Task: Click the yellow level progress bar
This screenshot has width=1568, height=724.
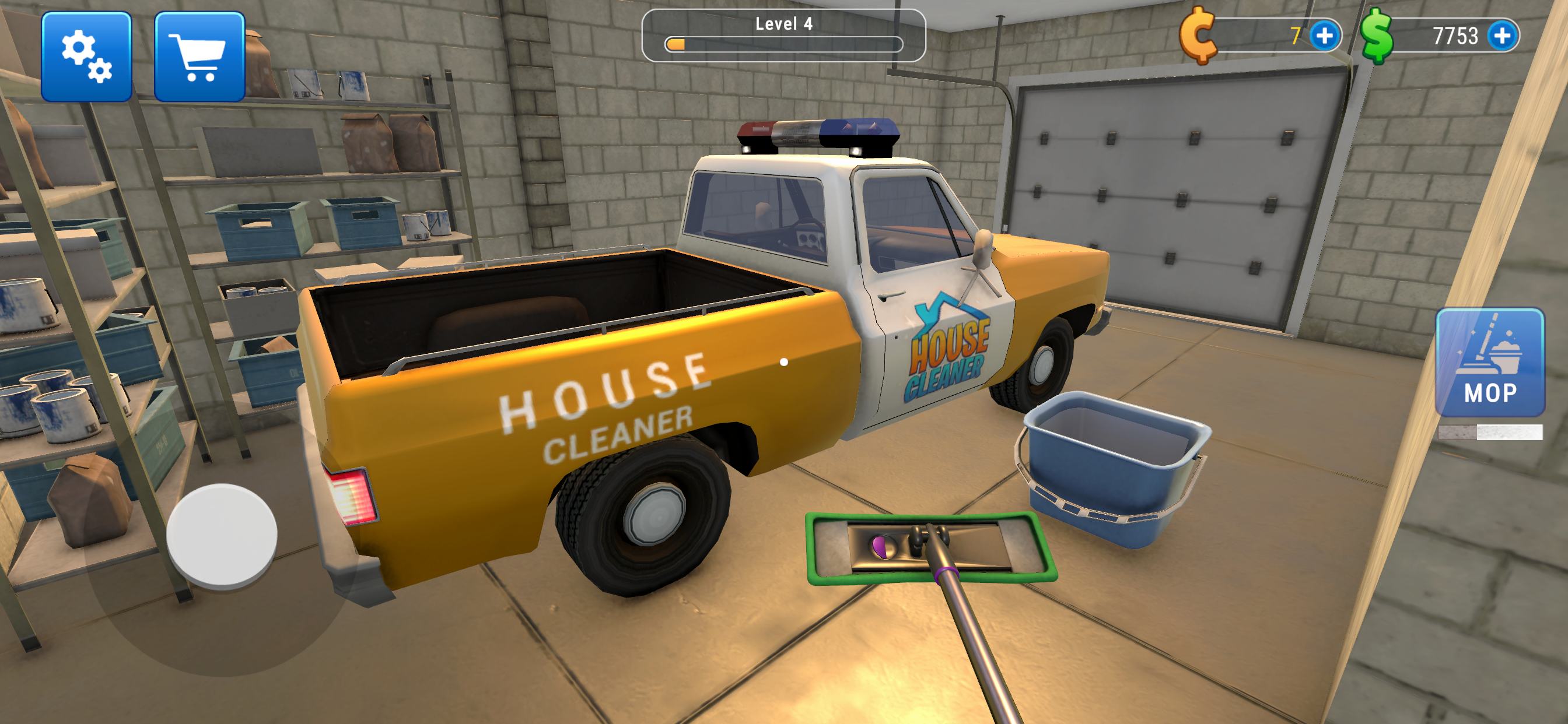Action: [678, 44]
